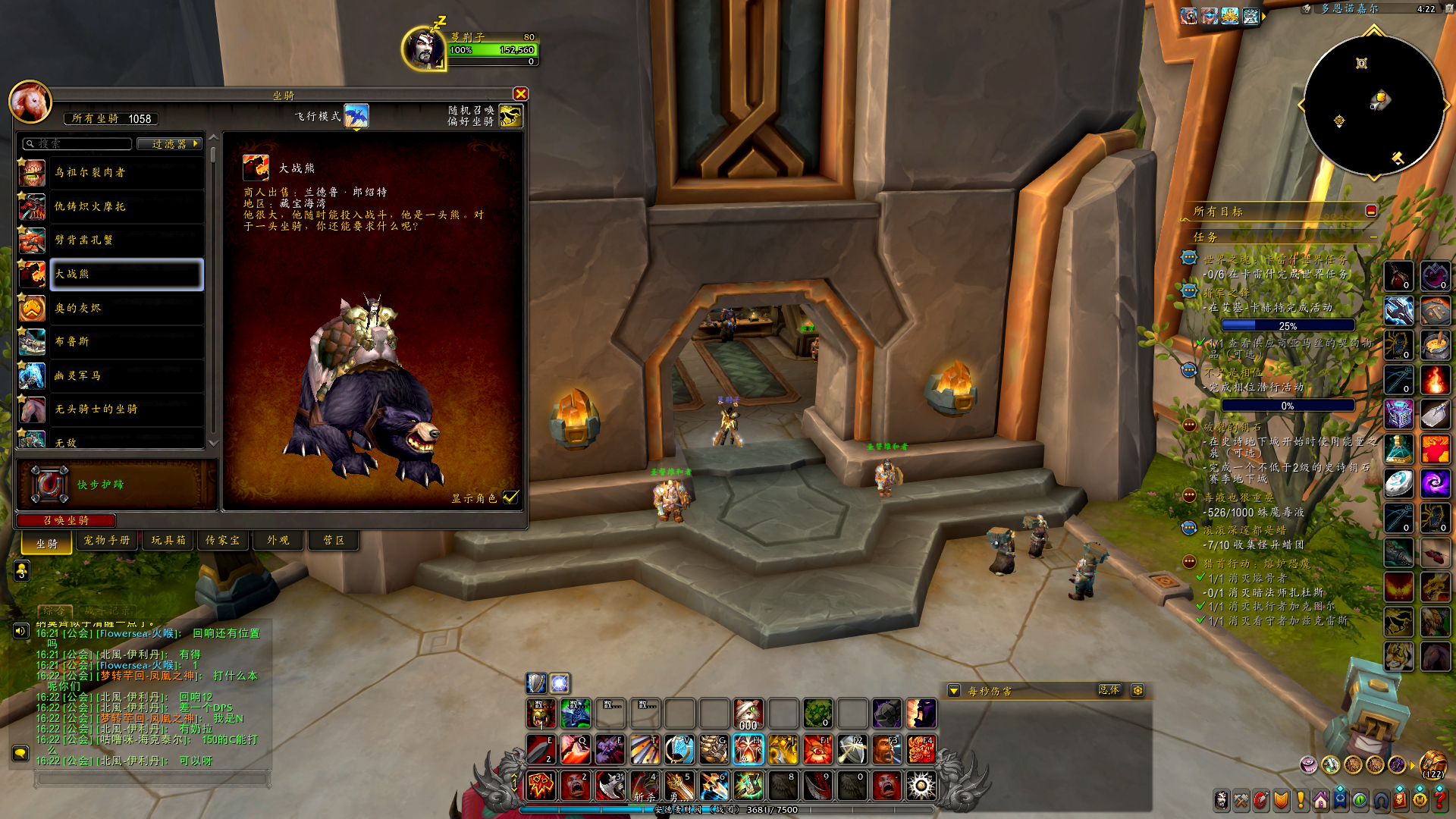This screenshot has width=1456, height=819.
Task: Switch to the 传家宝 tab
Action: [x=223, y=541]
